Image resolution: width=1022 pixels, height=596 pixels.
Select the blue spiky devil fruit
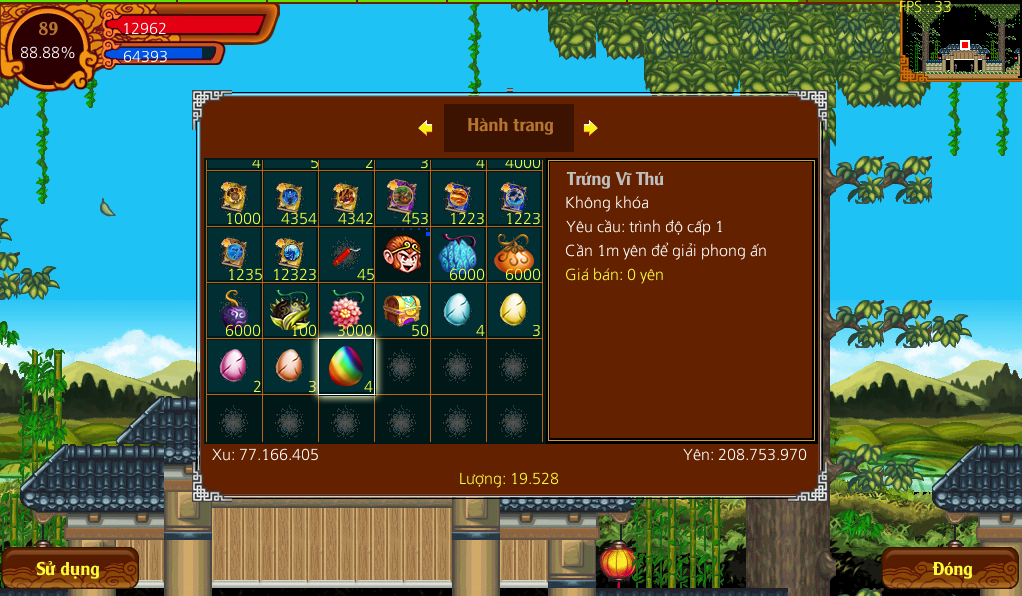tap(458, 255)
